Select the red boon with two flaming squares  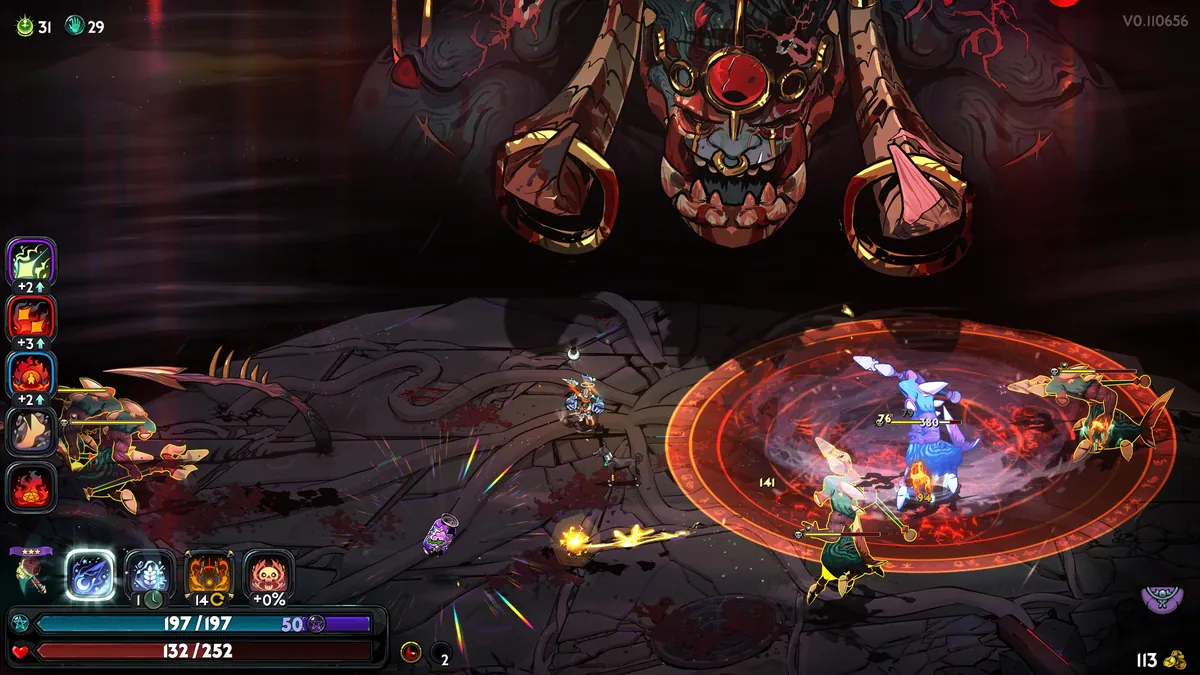coord(31,319)
